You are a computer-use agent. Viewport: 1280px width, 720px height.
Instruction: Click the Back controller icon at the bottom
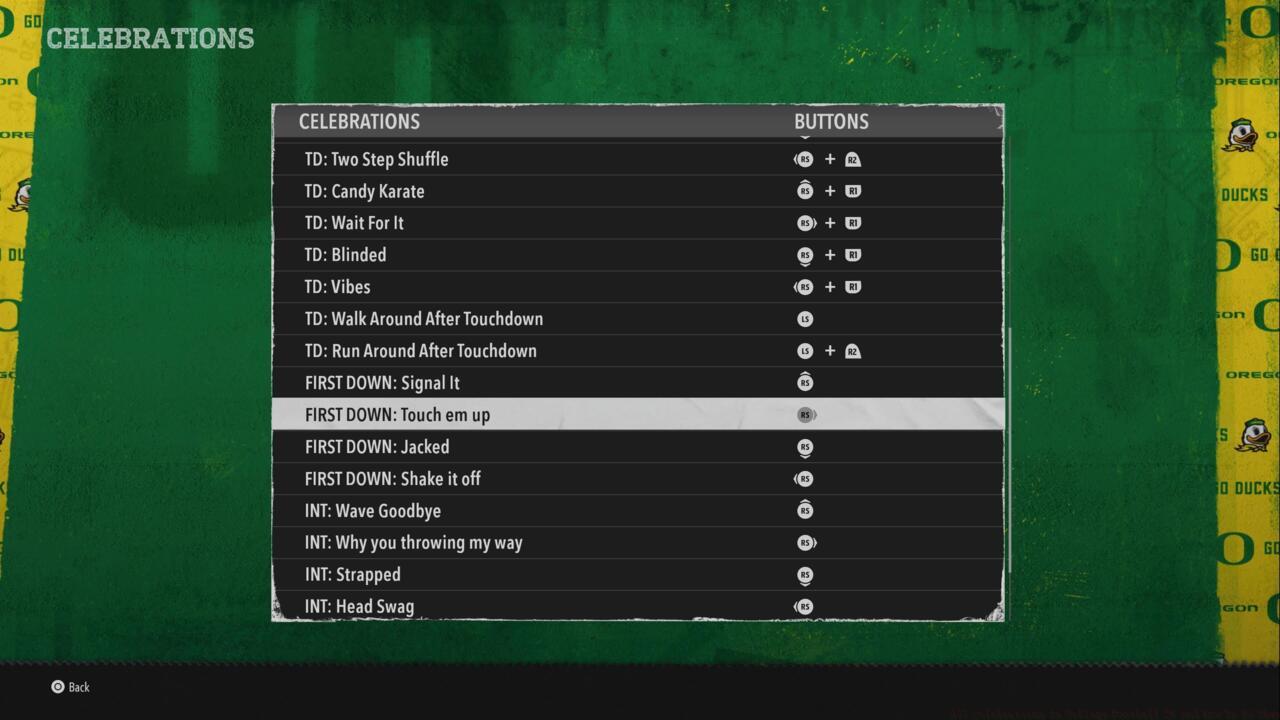(x=55, y=687)
